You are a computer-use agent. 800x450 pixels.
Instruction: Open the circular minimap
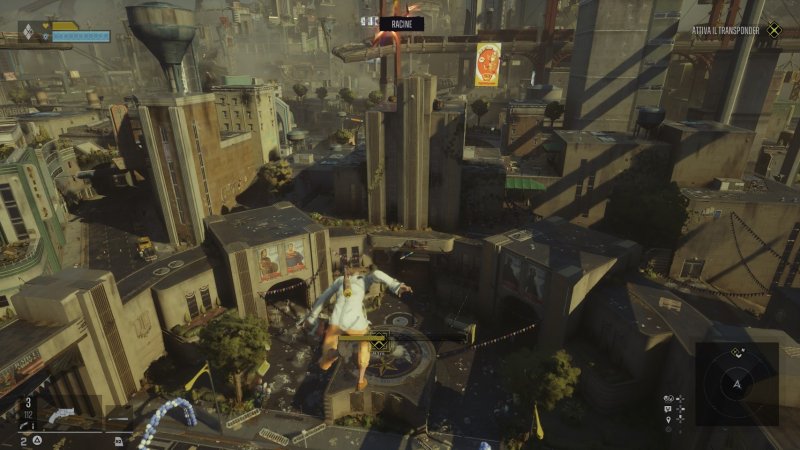[737, 383]
